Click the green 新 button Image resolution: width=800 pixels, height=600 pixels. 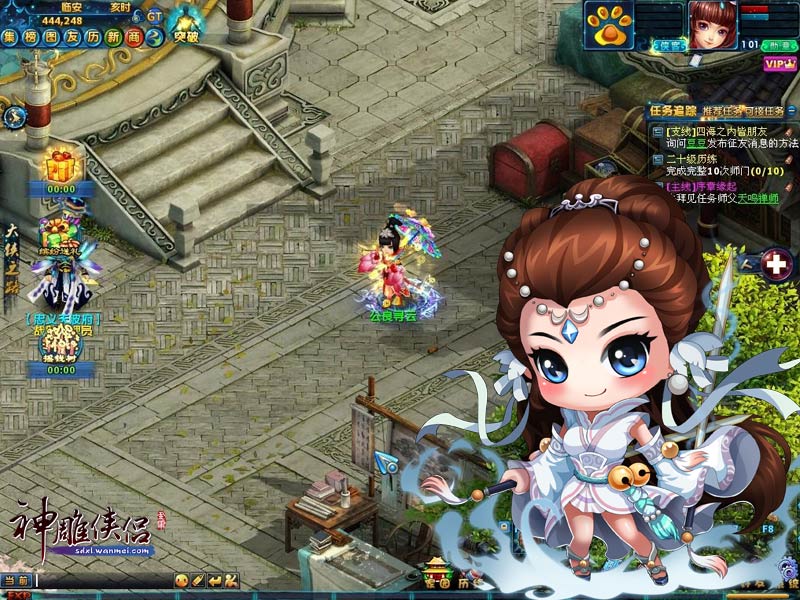coord(113,38)
